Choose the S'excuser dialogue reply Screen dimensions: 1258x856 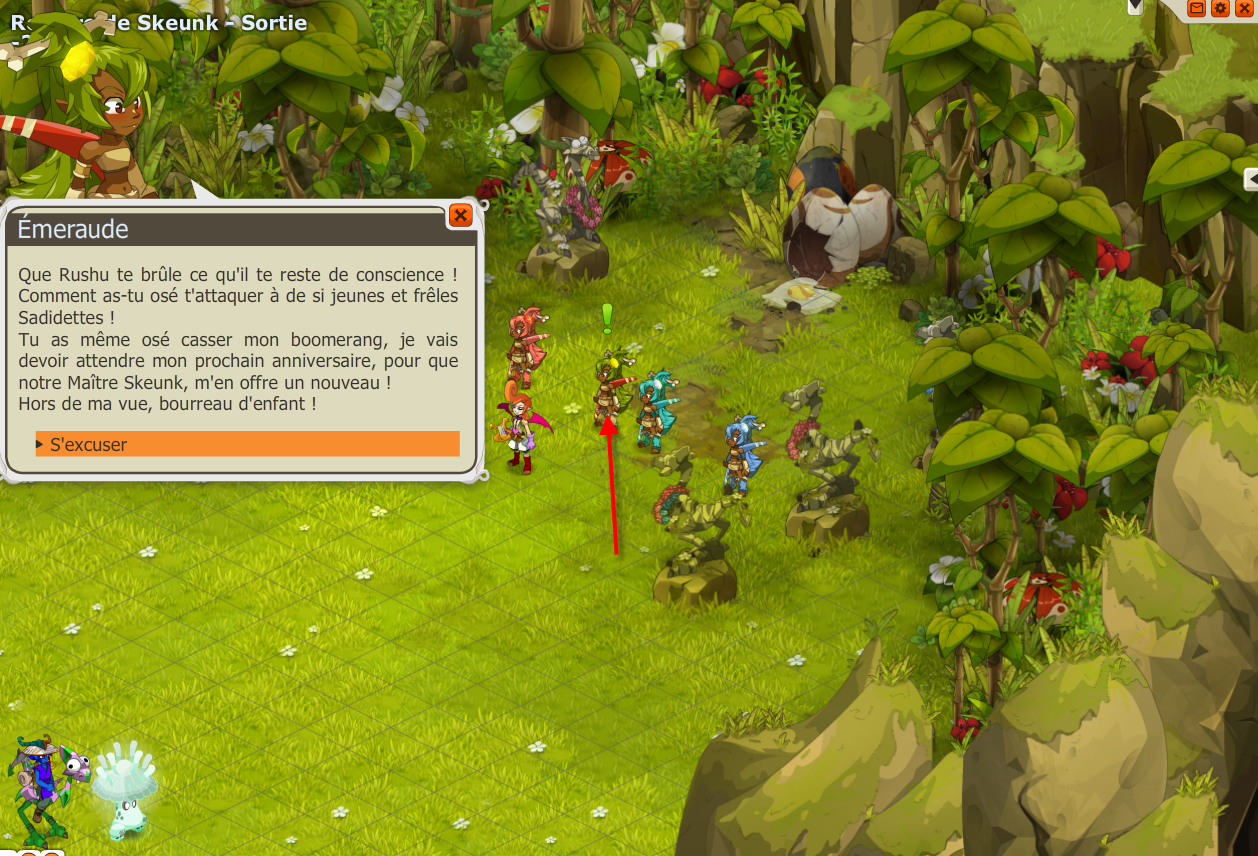(x=247, y=444)
